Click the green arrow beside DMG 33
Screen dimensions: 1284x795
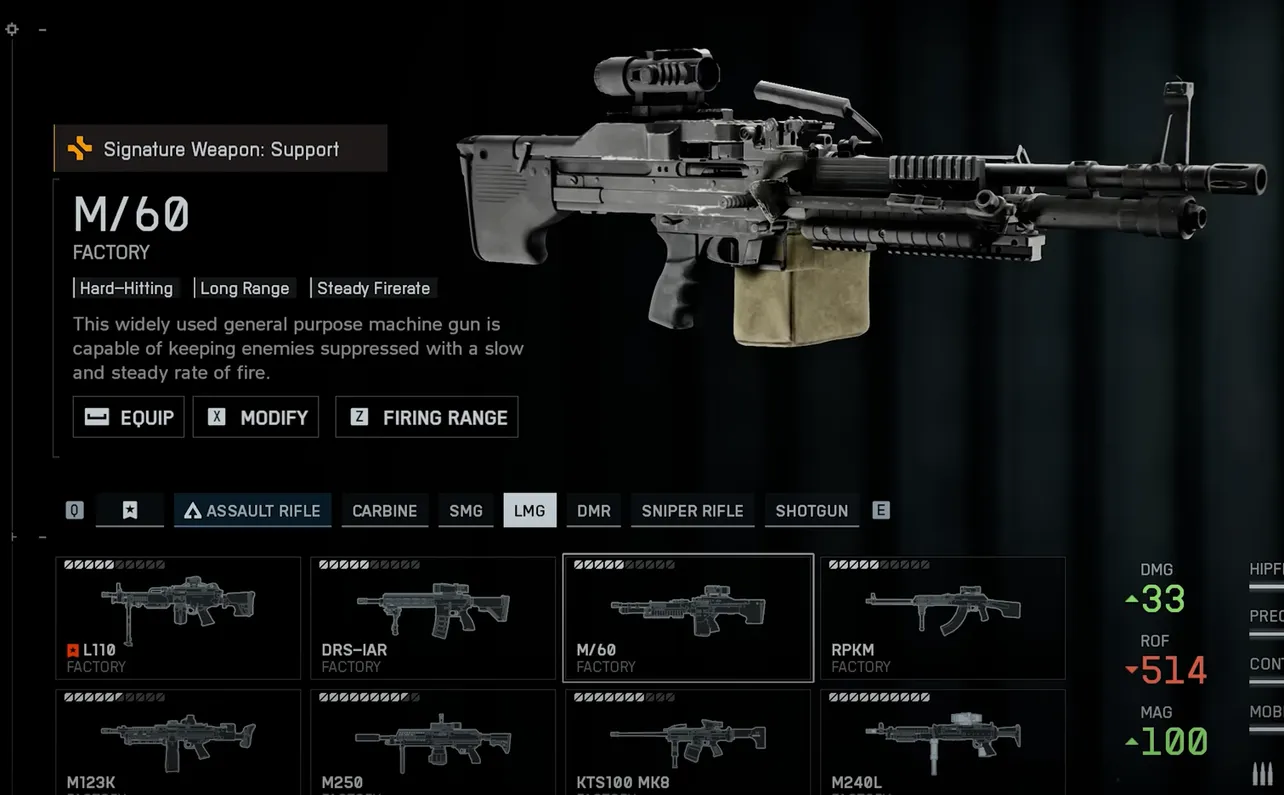(1131, 601)
